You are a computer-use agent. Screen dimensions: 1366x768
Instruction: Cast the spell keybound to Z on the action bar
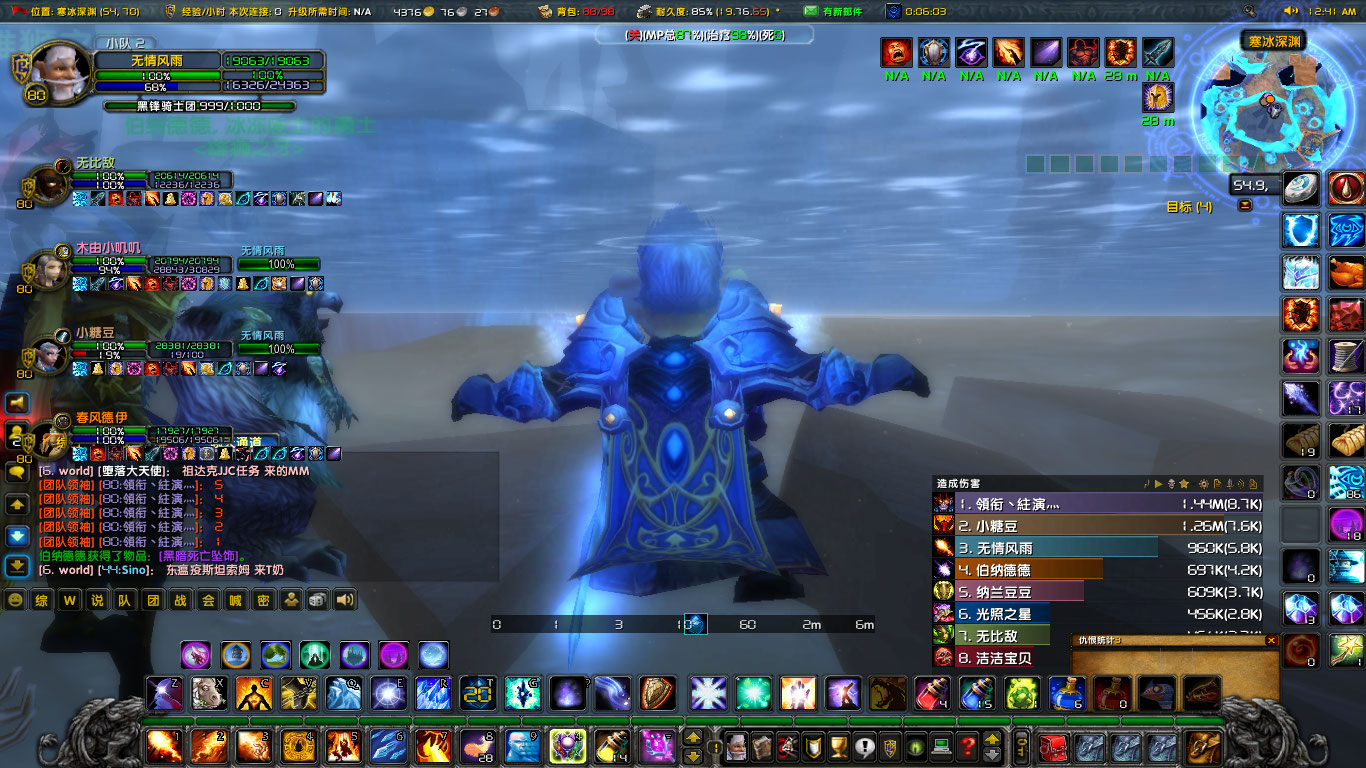tap(164, 691)
